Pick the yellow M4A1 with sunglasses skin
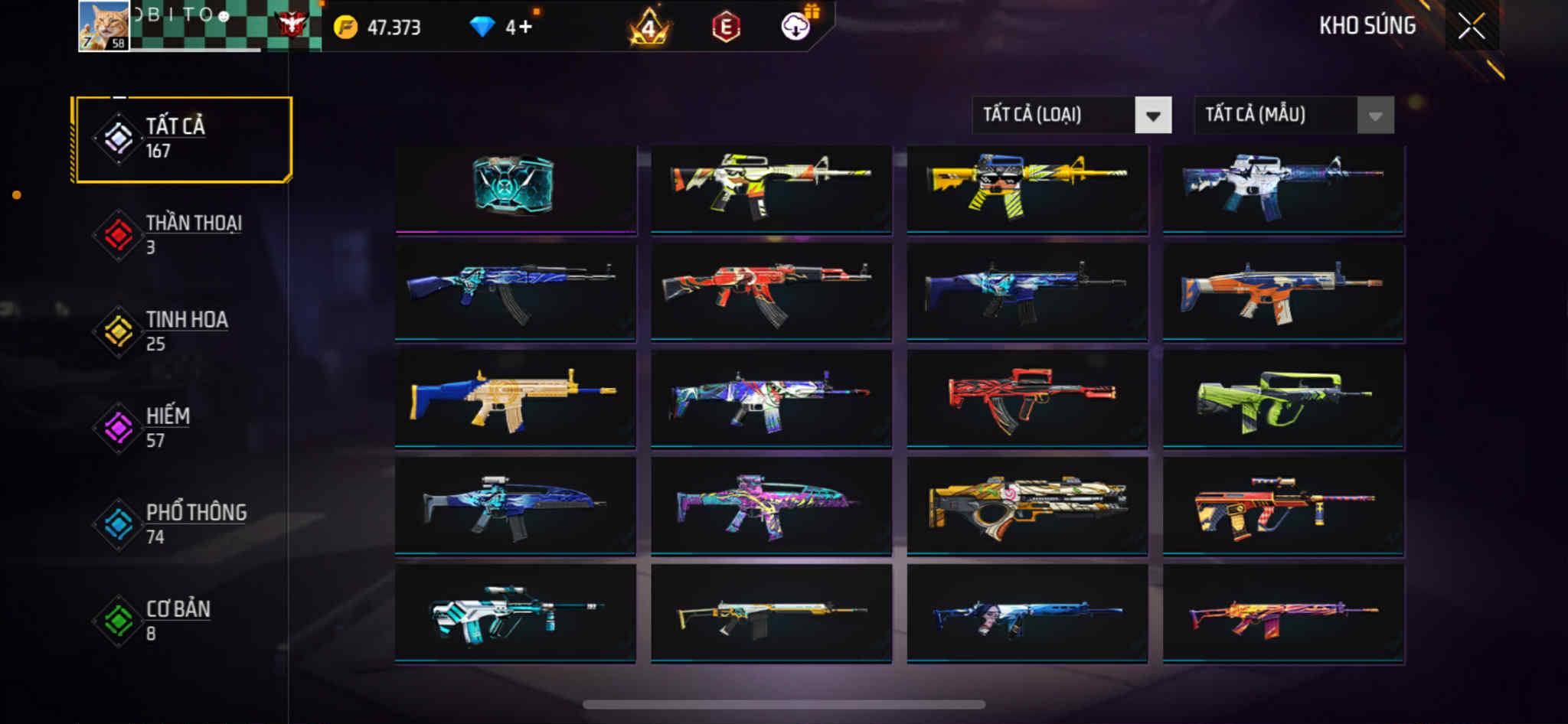 [1026, 187]
